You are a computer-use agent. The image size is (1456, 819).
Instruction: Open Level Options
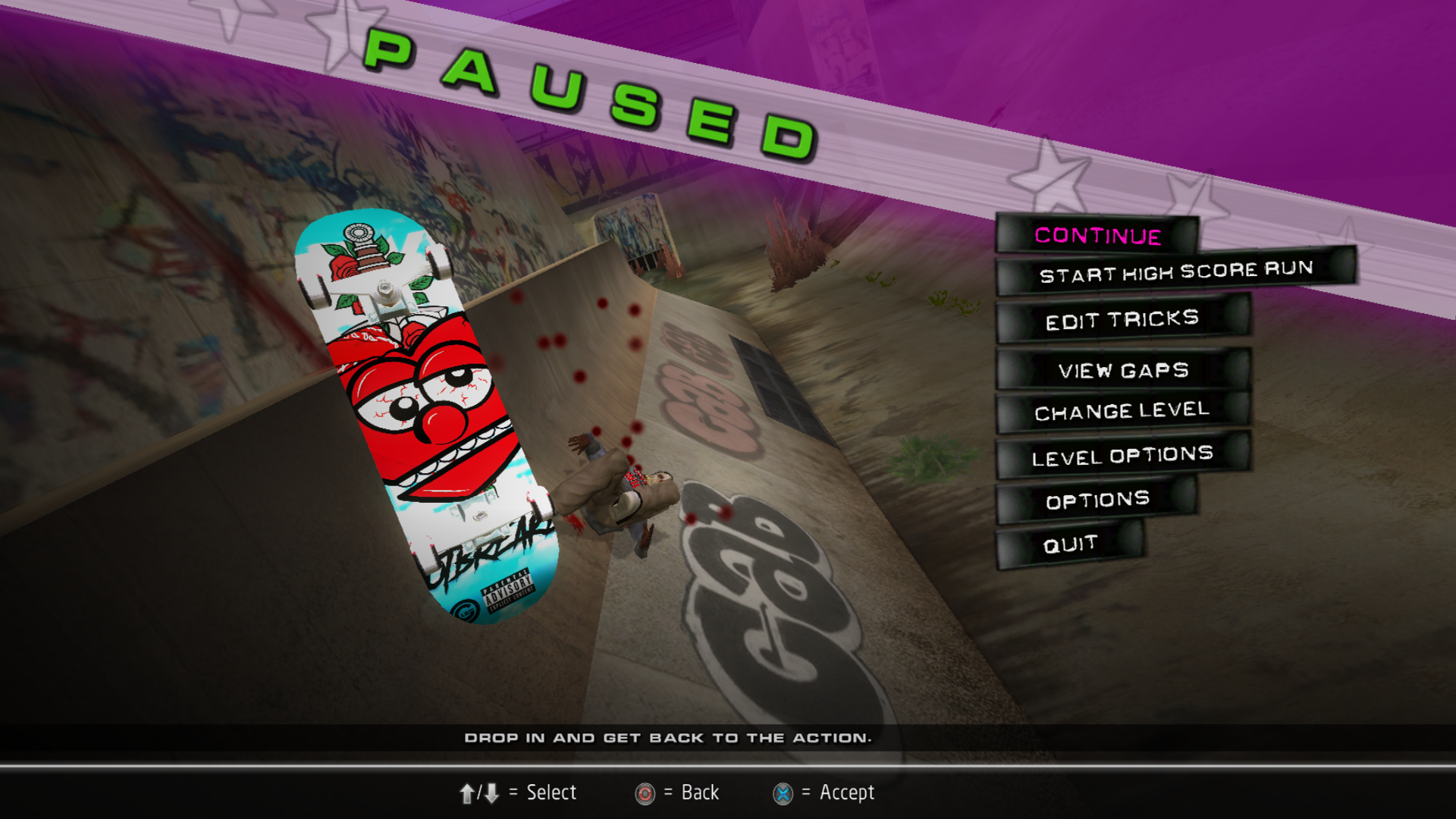coord(1122,457)
